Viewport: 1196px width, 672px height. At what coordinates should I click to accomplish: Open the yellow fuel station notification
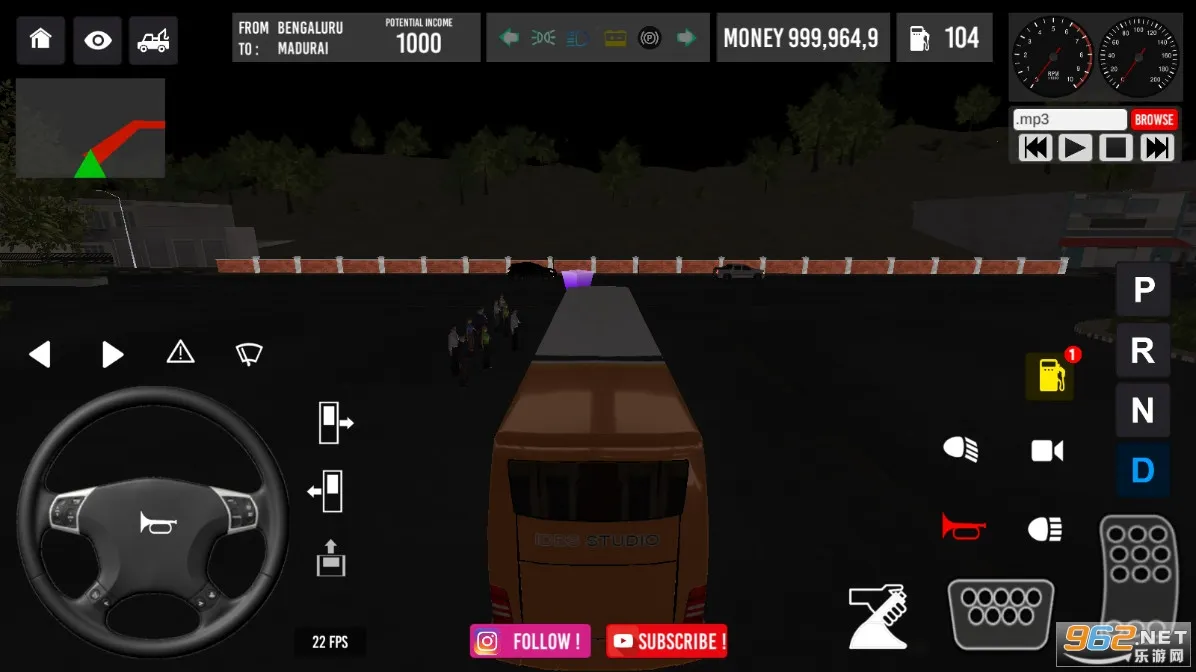pos(1050,376)
